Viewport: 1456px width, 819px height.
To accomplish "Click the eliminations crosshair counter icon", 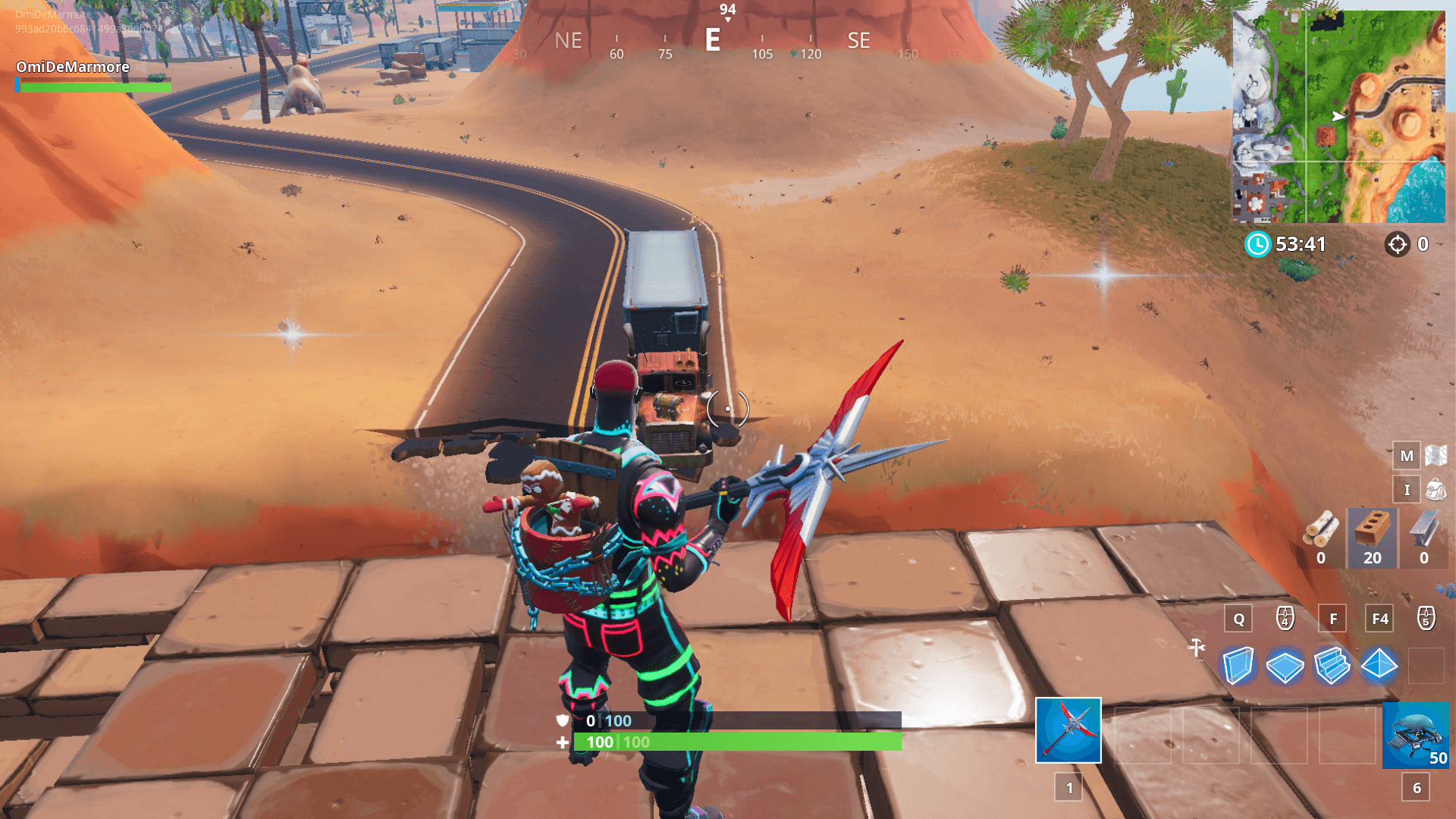I will (x=1398, y=245).
